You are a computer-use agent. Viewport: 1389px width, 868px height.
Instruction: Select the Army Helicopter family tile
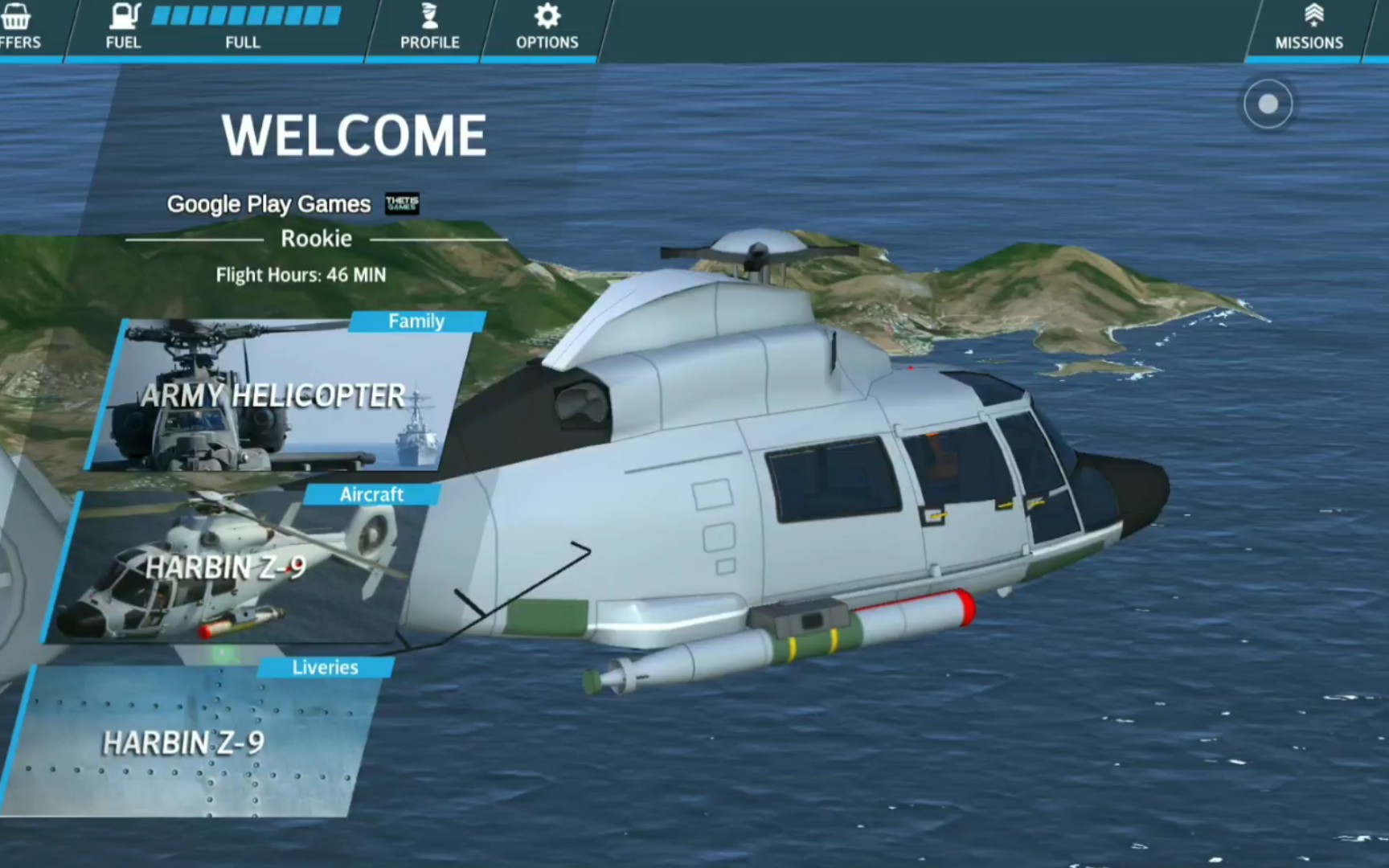pyautogui.click(x=273, y=395)
